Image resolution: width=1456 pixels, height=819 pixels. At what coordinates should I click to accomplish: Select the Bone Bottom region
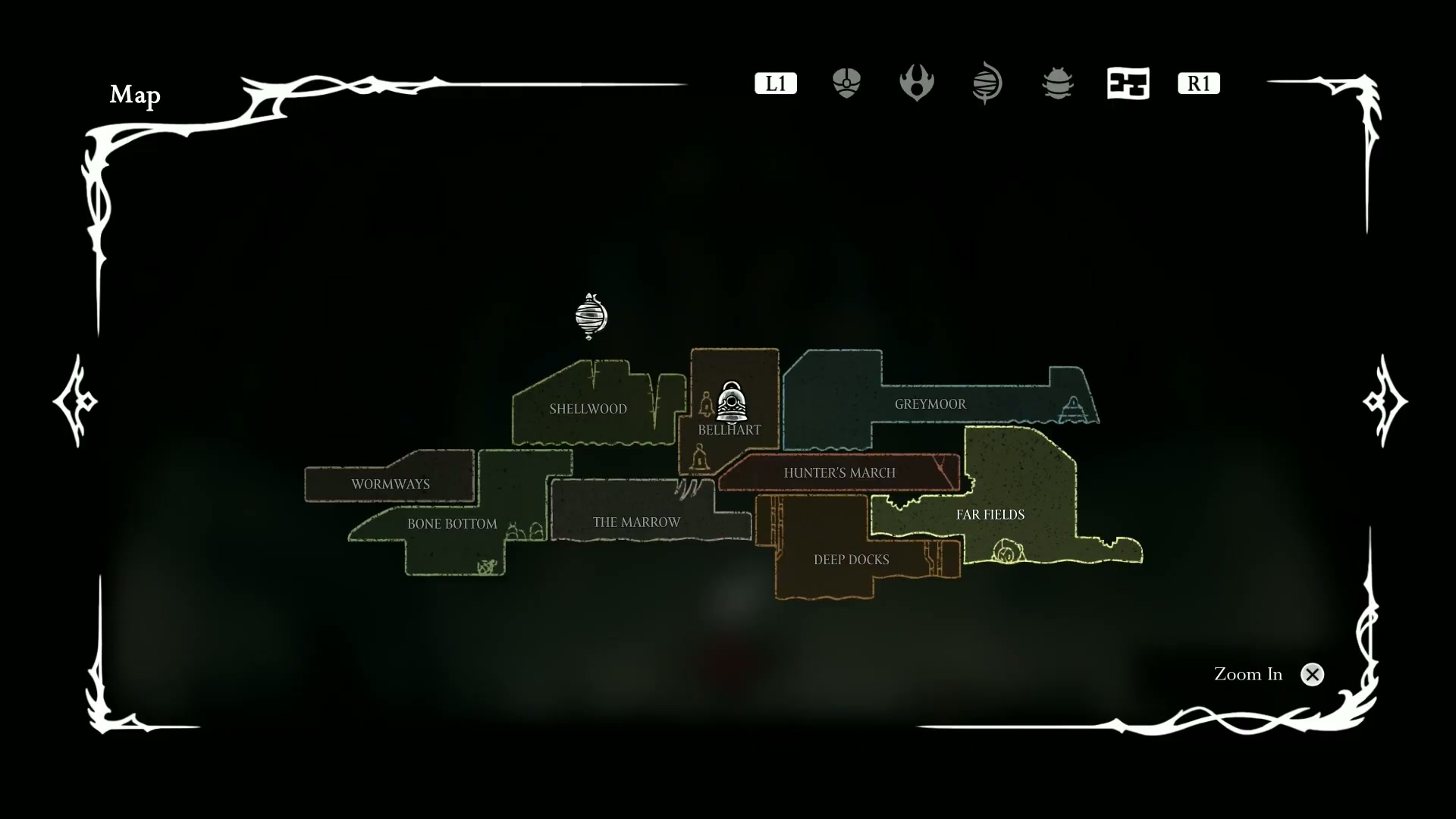point(452,523)
